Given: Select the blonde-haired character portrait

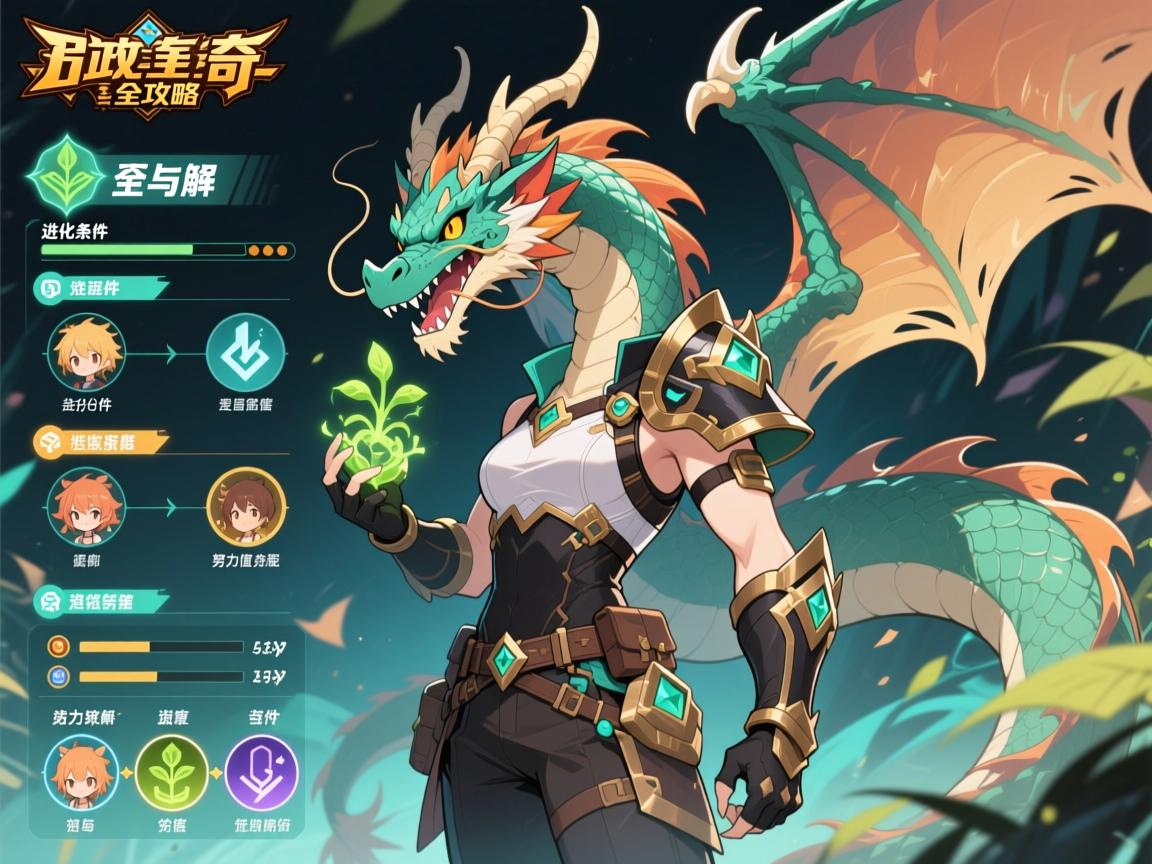Looking at the screenshot, I should coord(86,352).
